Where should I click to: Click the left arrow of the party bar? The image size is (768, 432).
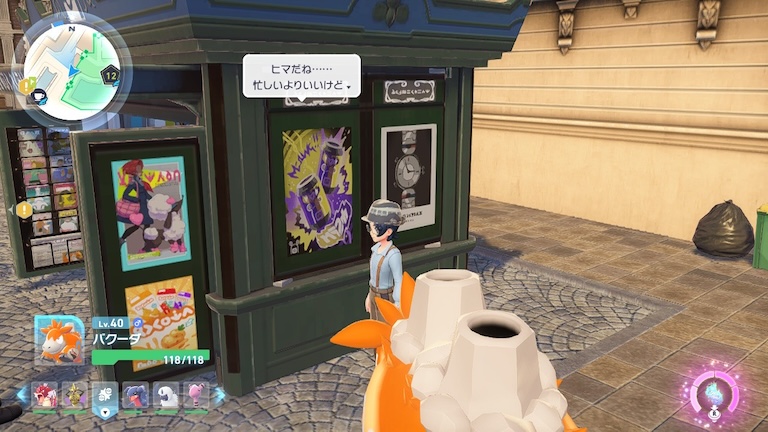pos(22,394)
